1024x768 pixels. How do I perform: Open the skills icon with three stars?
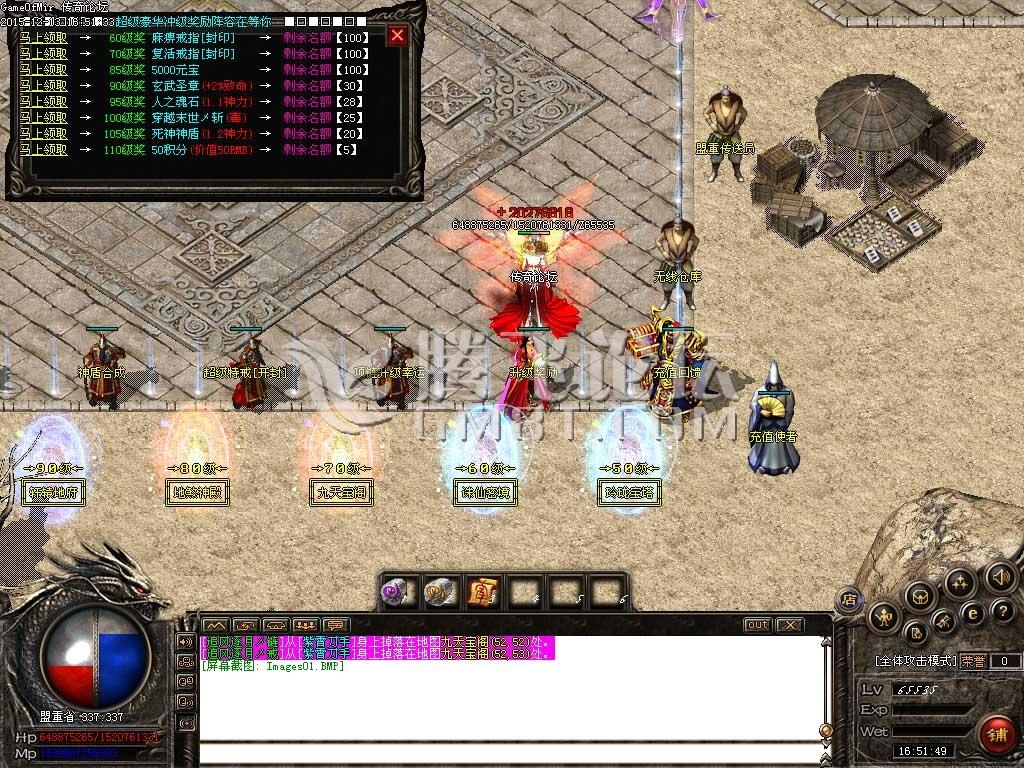point(959,583)
